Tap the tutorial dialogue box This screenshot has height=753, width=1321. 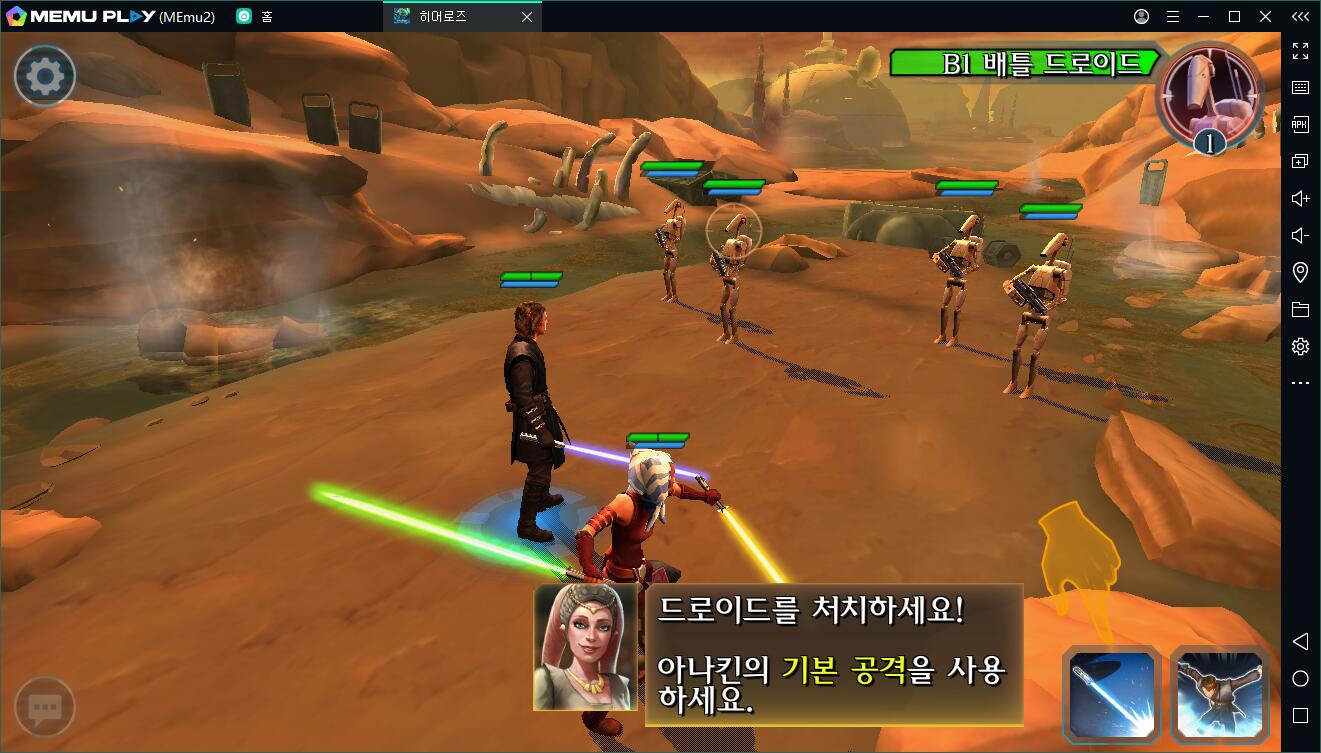pyautogui.click(x=832, y=655)
